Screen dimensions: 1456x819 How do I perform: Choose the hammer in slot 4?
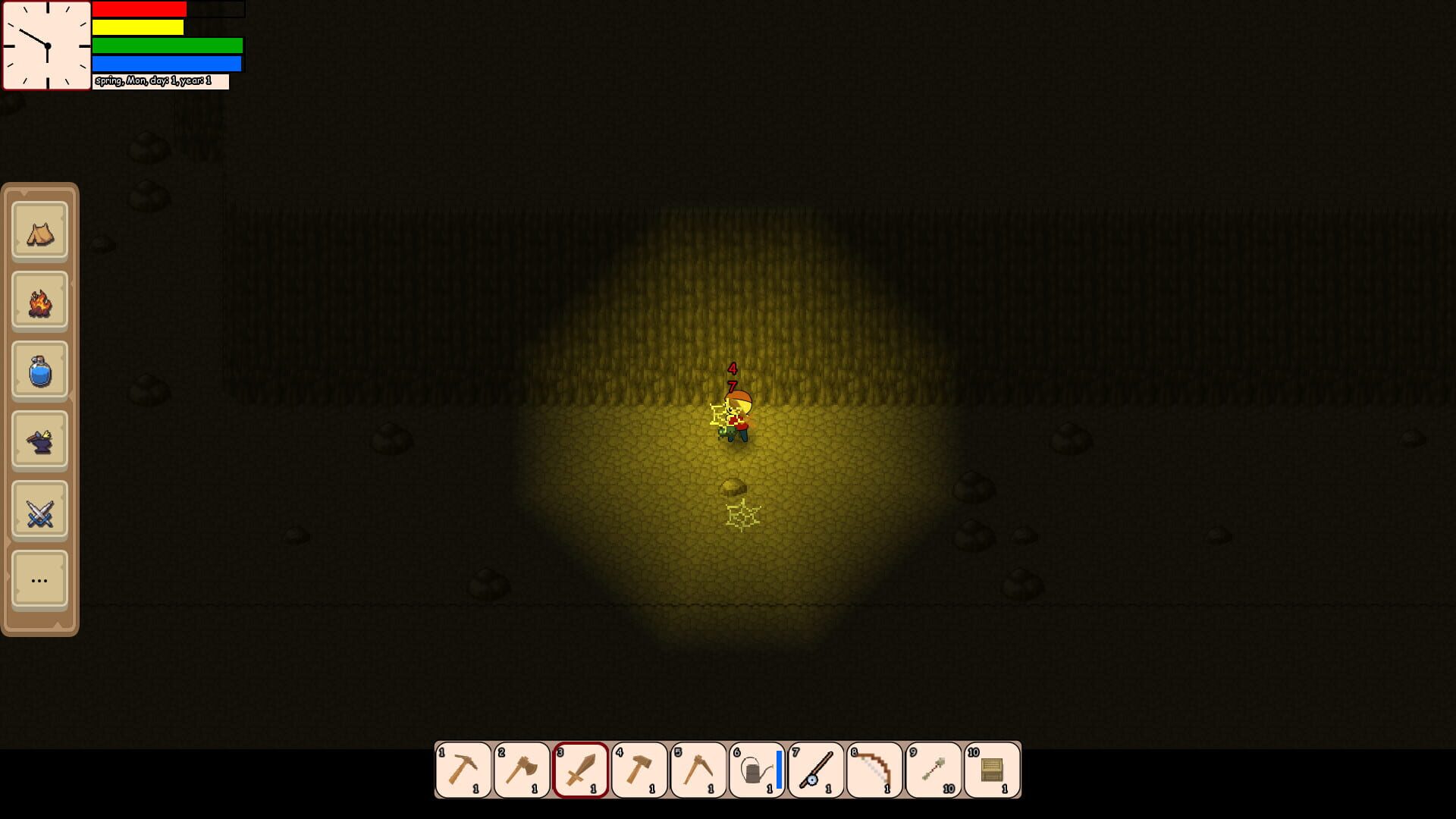640,770
